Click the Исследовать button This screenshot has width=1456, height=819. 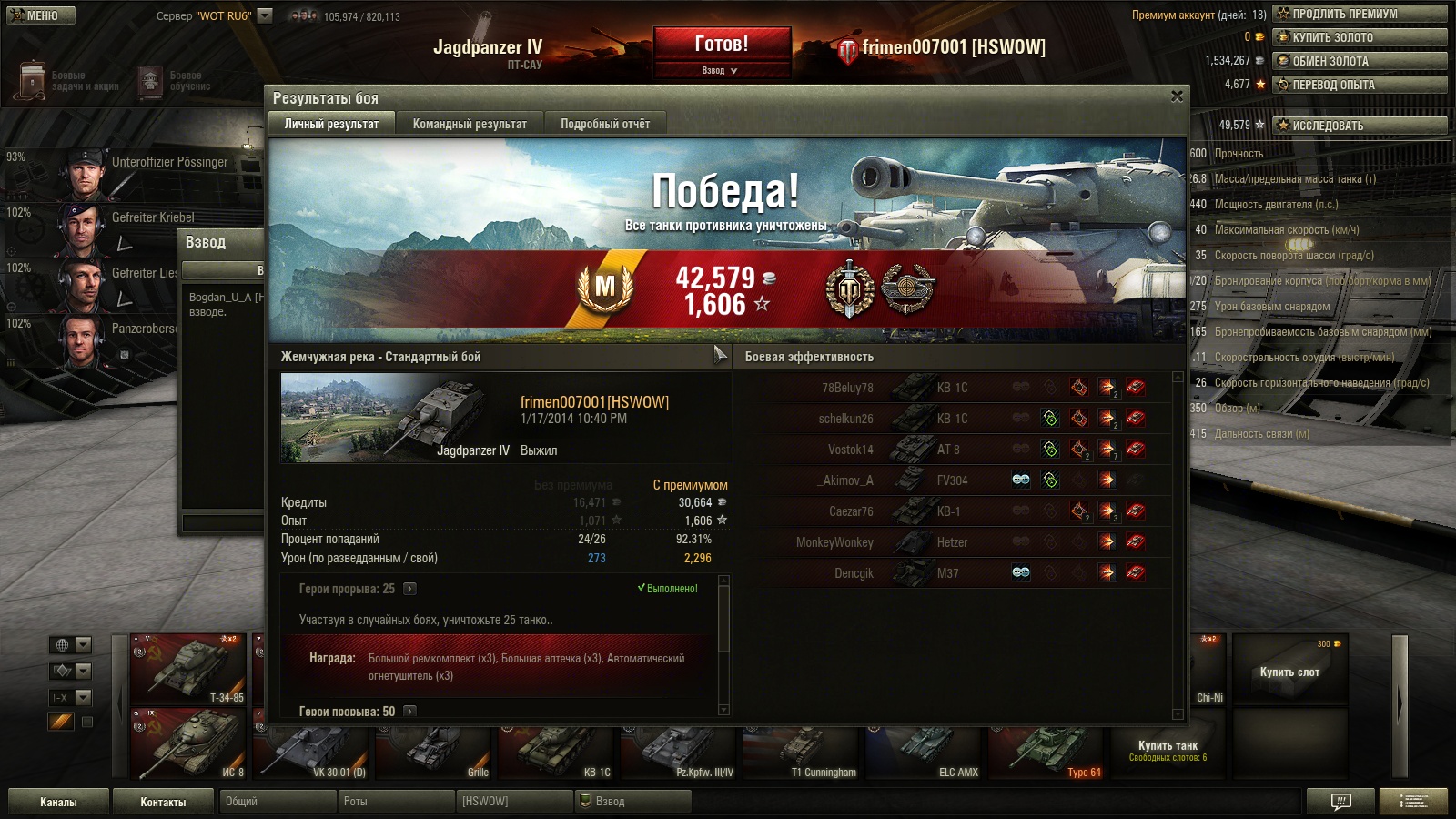coord(1360,126)
